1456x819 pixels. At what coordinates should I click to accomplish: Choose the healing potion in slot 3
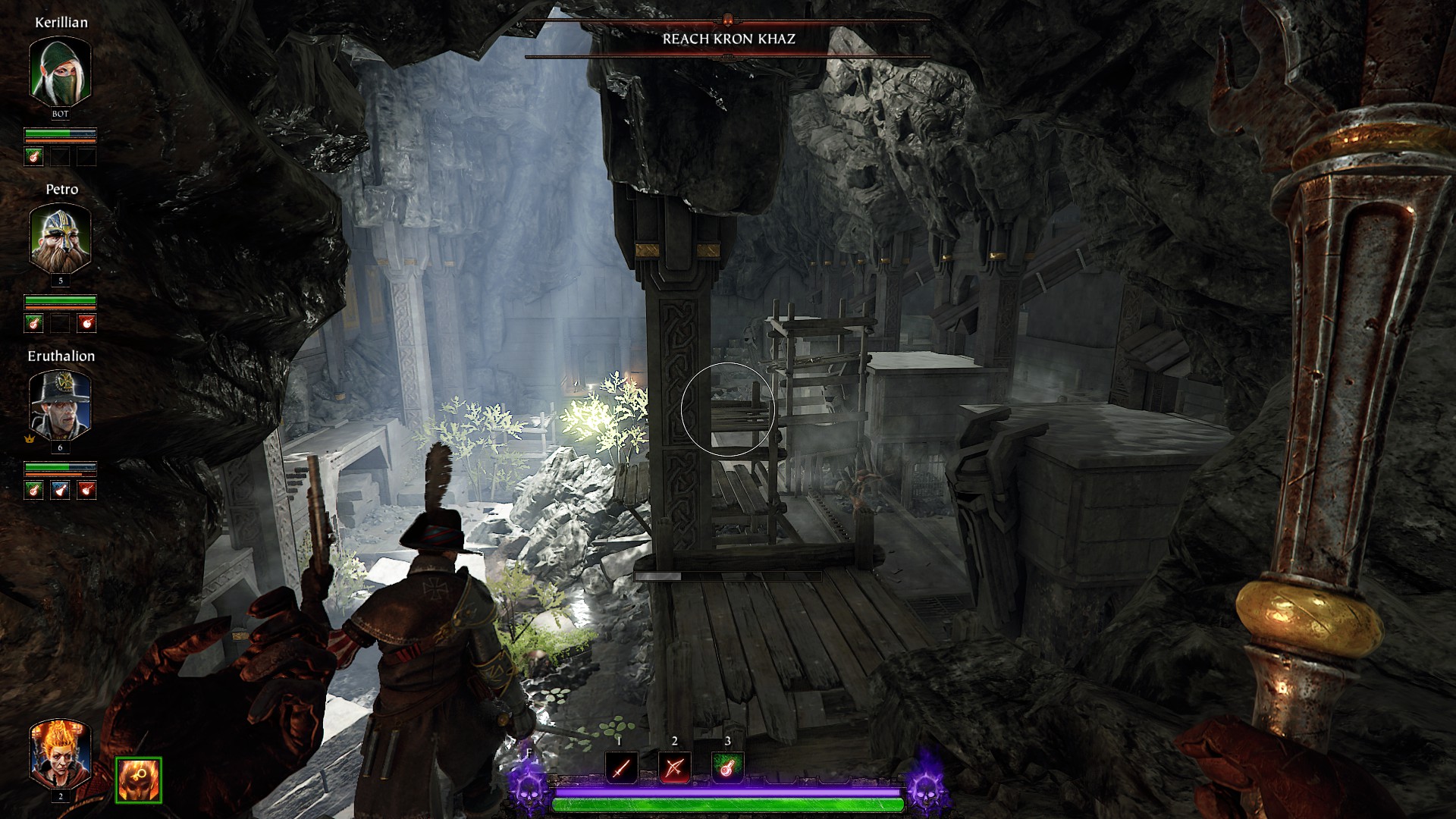(x=727, y=769)
